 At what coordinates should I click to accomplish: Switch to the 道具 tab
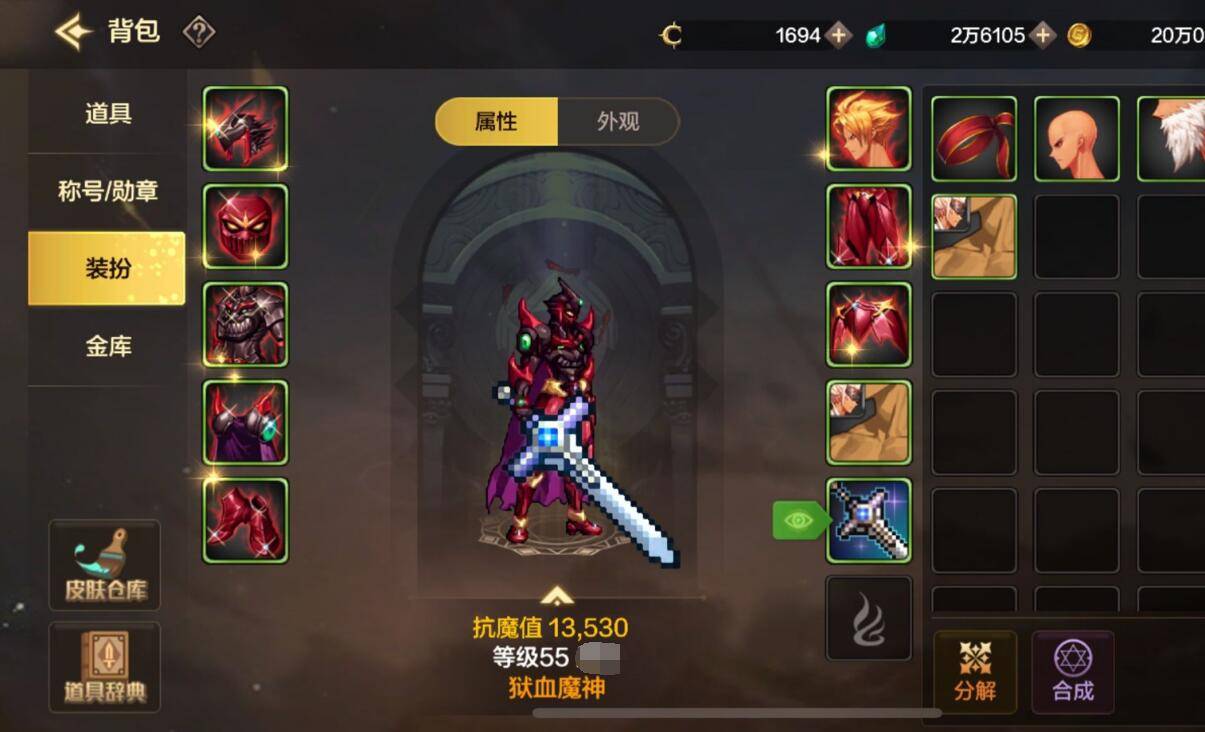107,113
